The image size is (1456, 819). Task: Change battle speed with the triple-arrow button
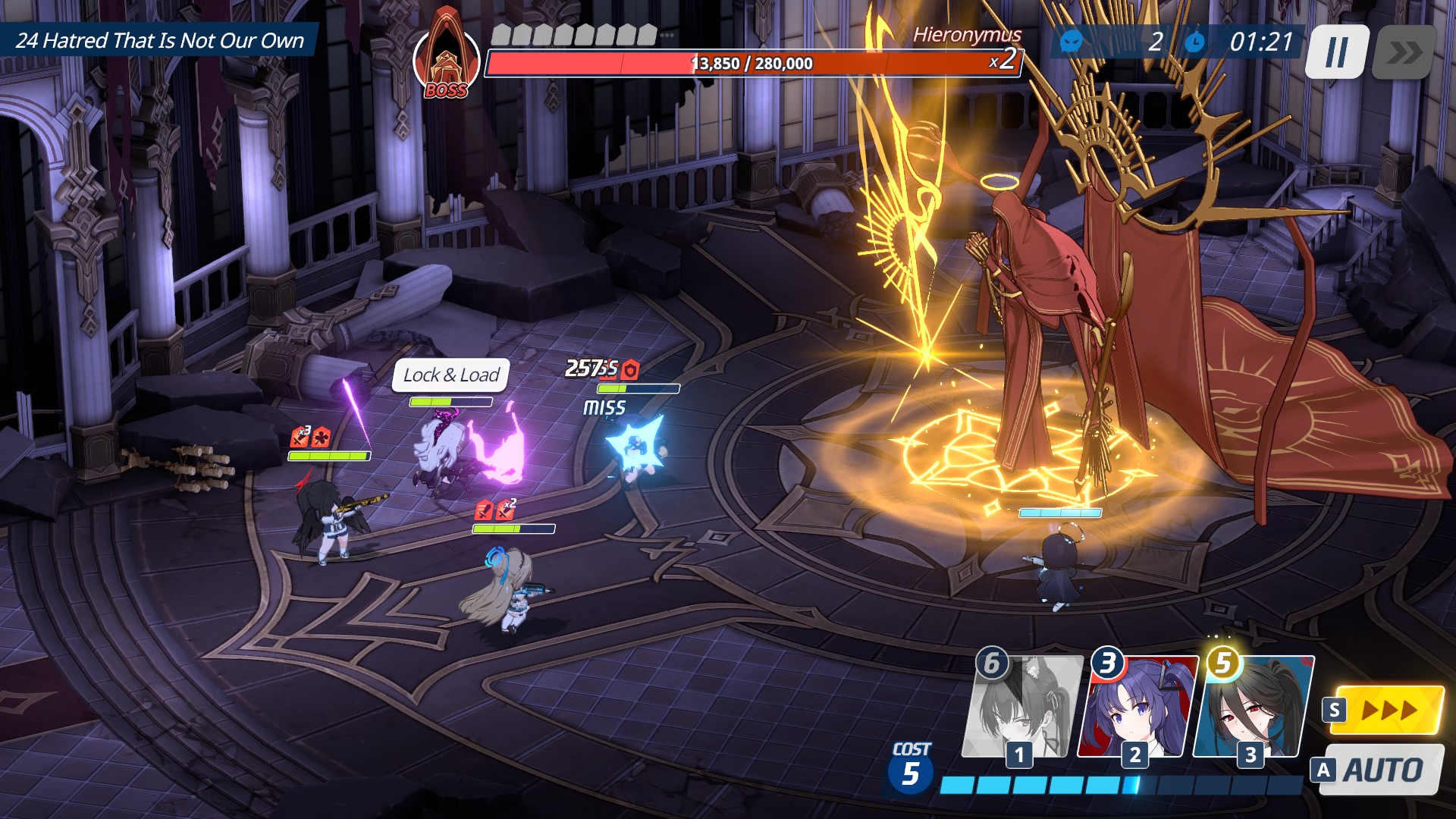coord(1387,710)
